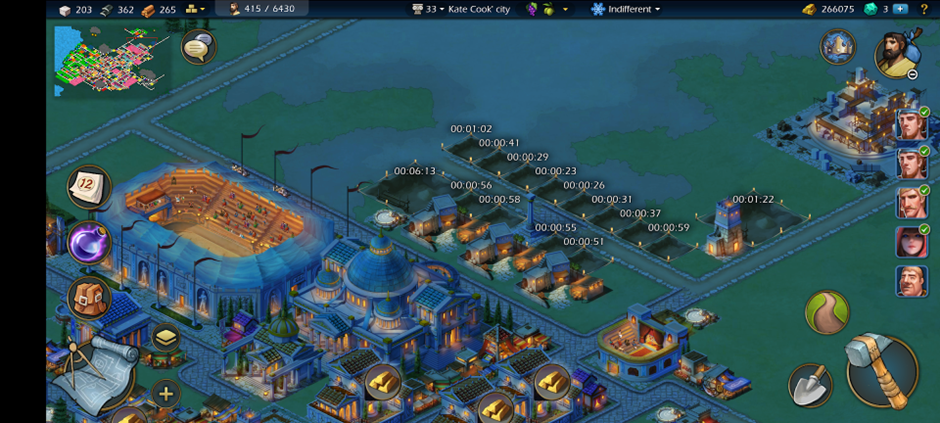
Task: Open help with the question mark
Action: pos(924,9)
